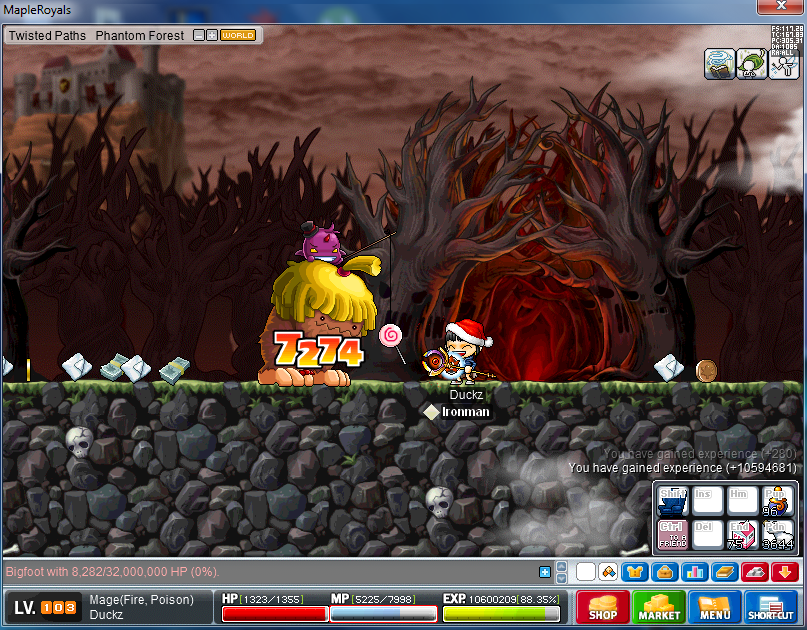Use the pink milk carton in End slot
This screenshot has width=807, height=630.
741,534
